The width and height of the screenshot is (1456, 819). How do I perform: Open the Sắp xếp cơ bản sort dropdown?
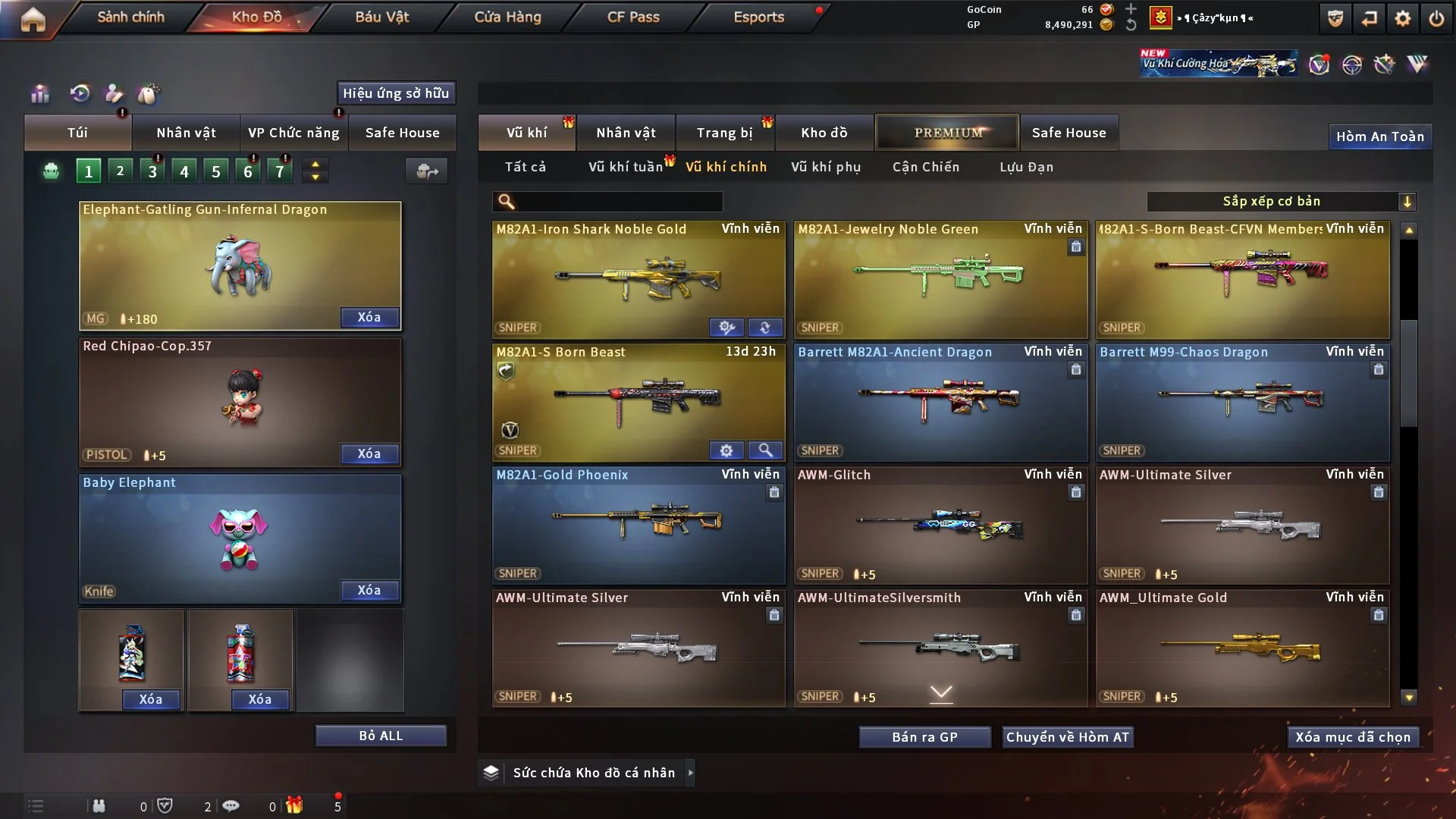tap(1281, 201)
